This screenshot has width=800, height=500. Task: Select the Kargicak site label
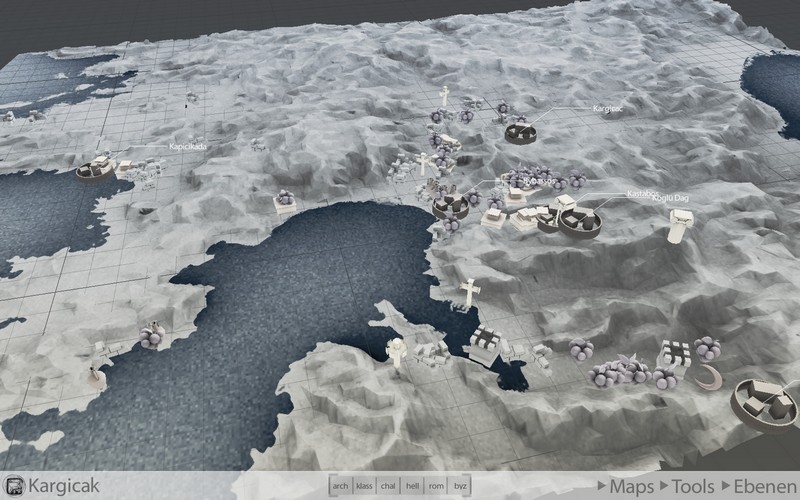point(608,107)
